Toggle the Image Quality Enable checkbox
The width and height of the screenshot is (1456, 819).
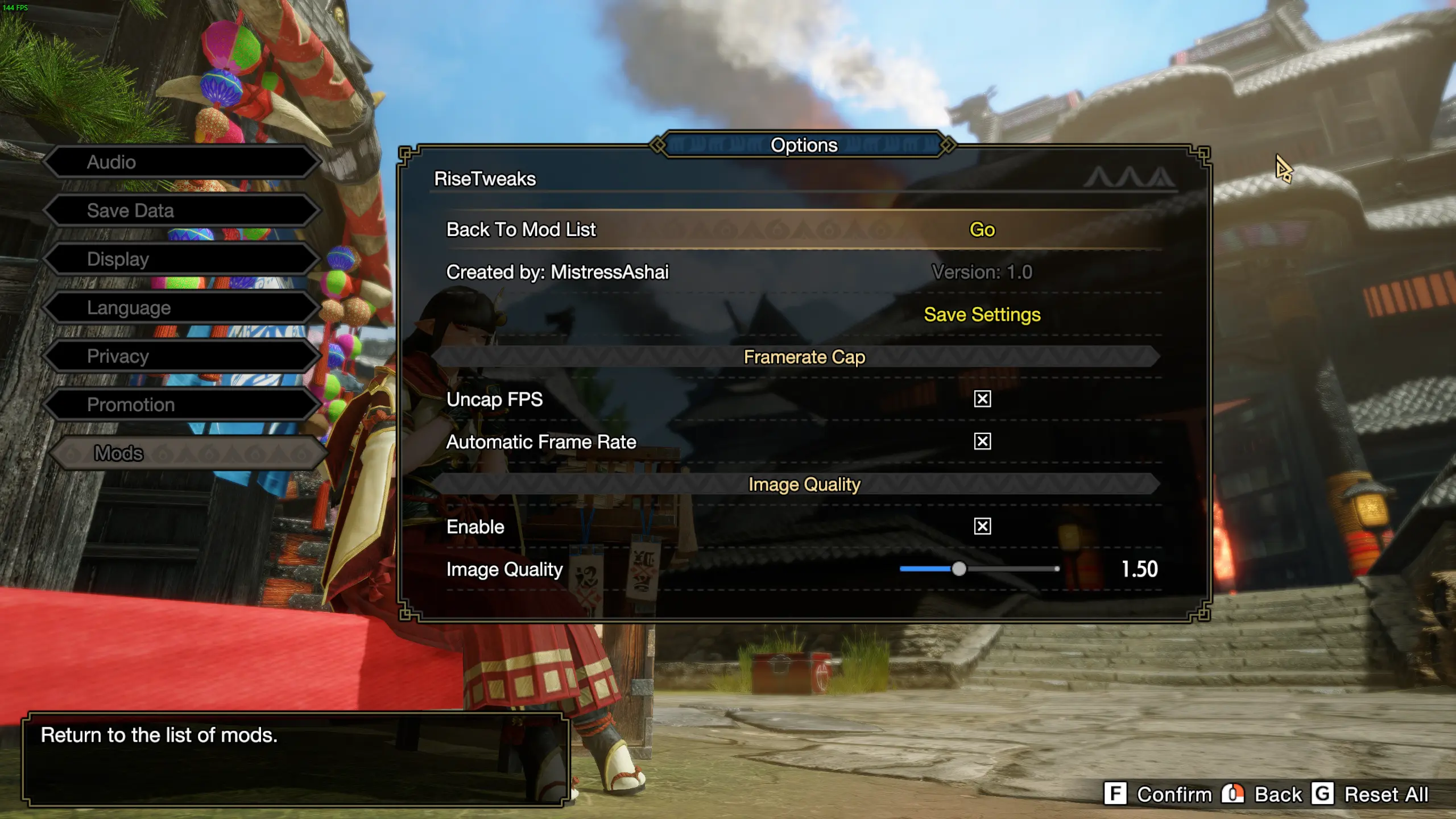[x=982, y=527]
